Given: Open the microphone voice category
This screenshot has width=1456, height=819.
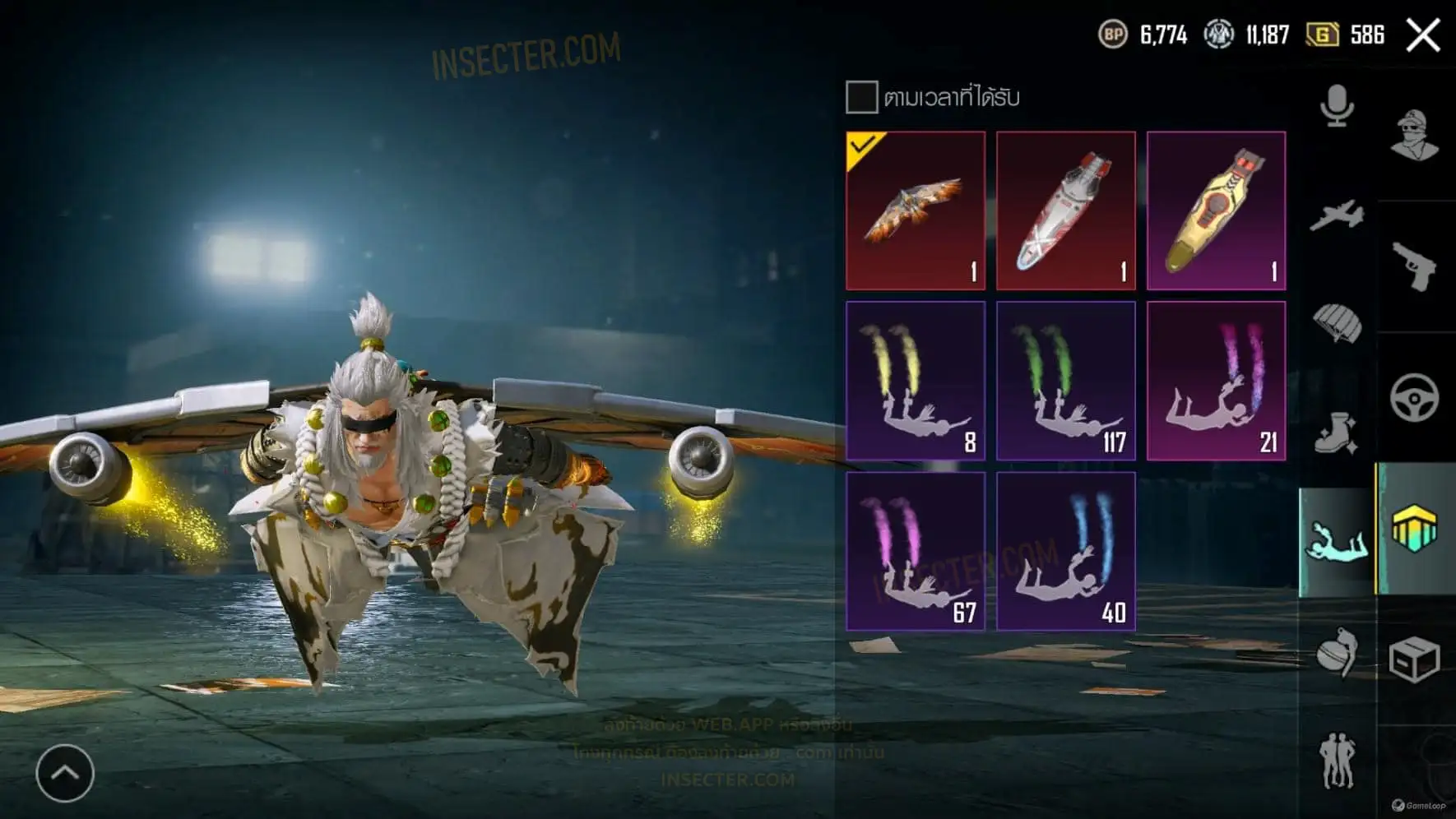Looking at the screenshot, I should point(1337,106).
